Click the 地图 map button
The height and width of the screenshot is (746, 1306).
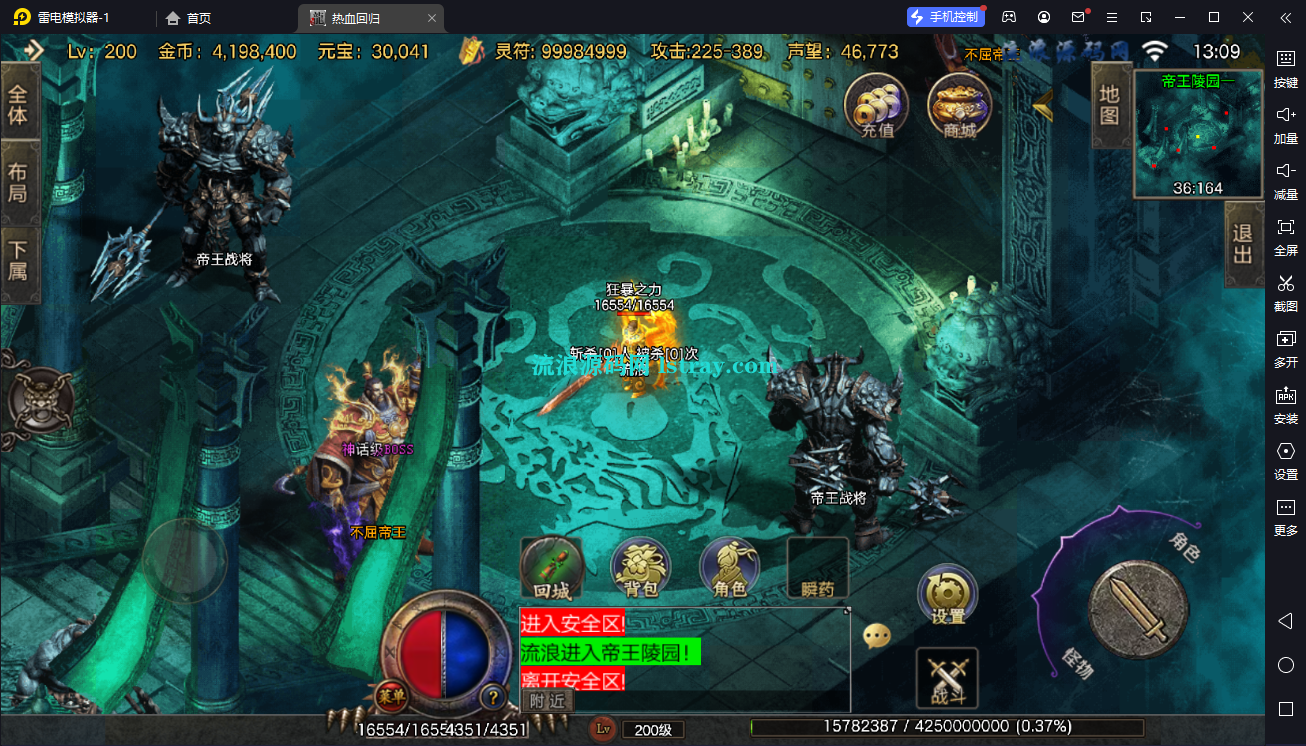[1109, 105]
